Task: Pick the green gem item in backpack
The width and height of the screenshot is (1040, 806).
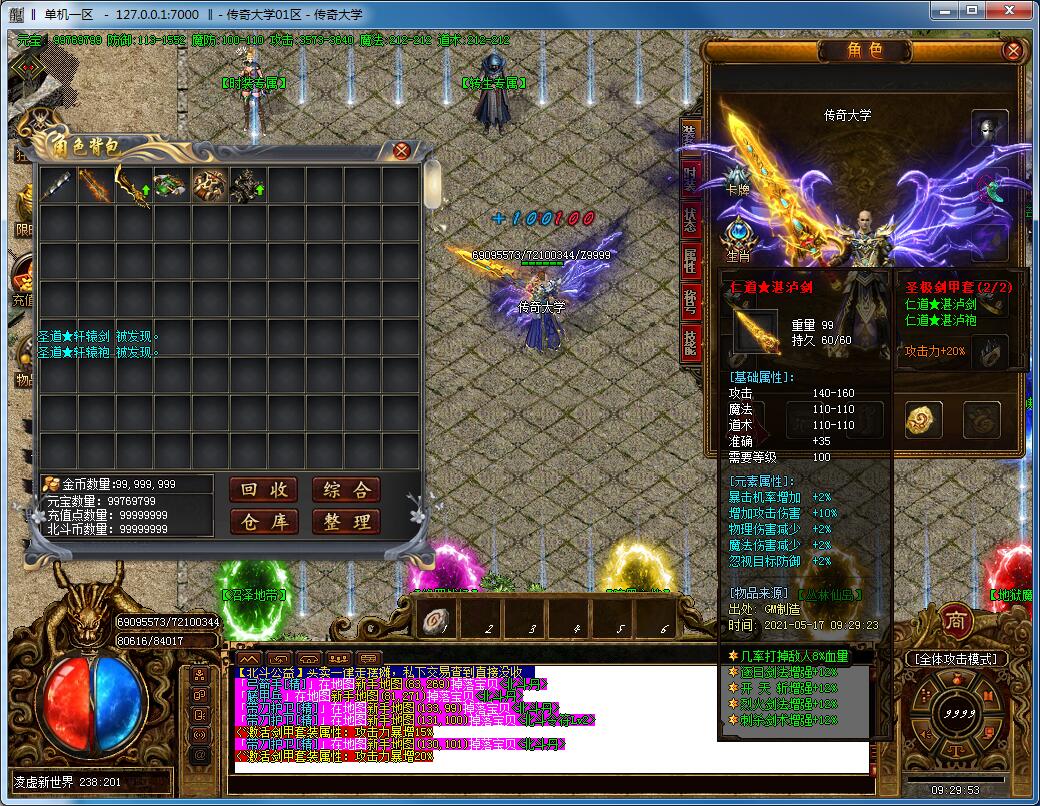Action: (171, 185)
